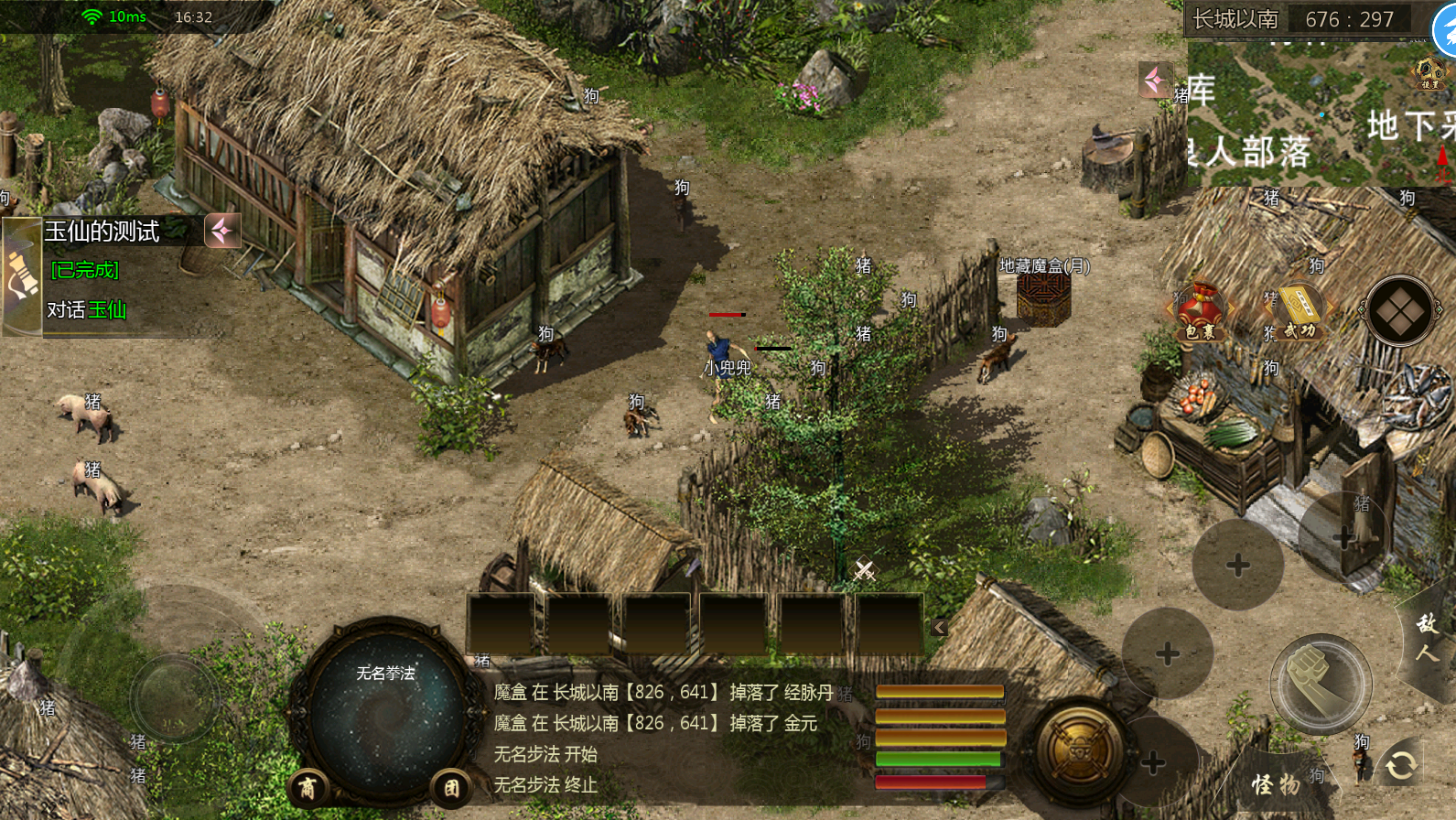The image size is (1456, 820).
Task: Select the 敌人 target filter
Action: [1427, 638]
